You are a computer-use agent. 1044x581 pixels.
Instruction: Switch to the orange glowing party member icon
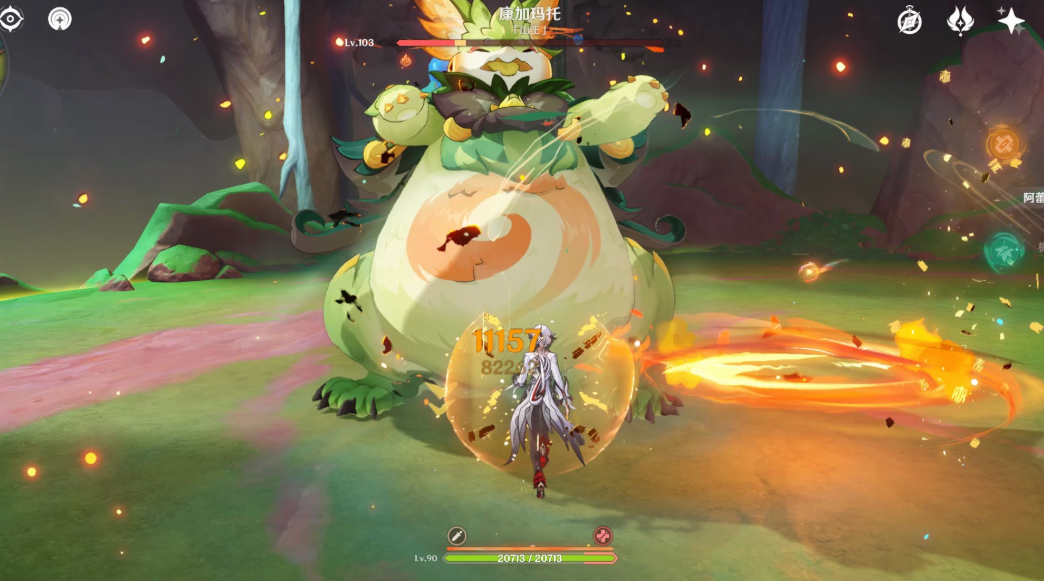[x=1003, y=146]
